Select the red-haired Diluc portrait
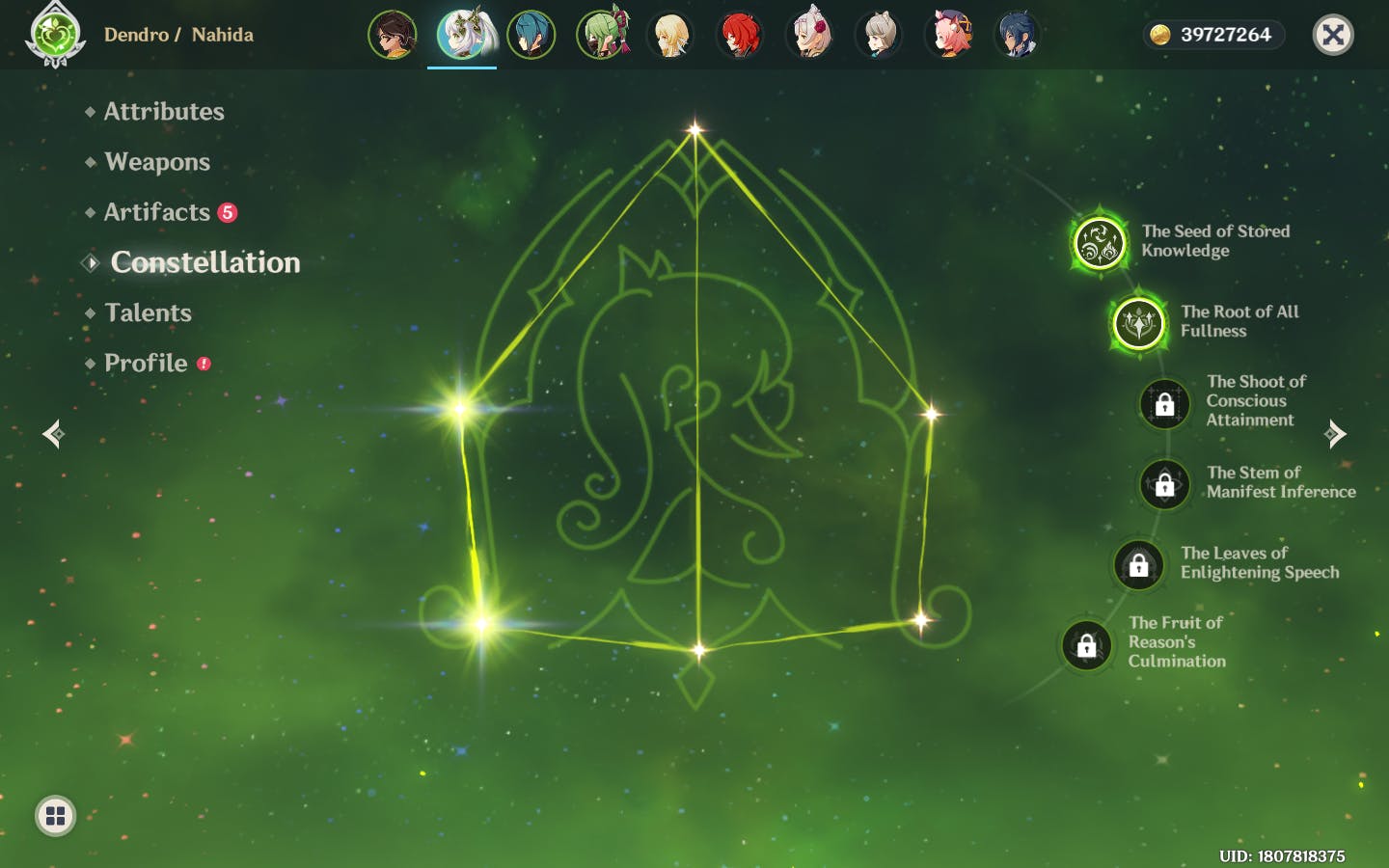1389x868 pixels. (x=740, y=36)
